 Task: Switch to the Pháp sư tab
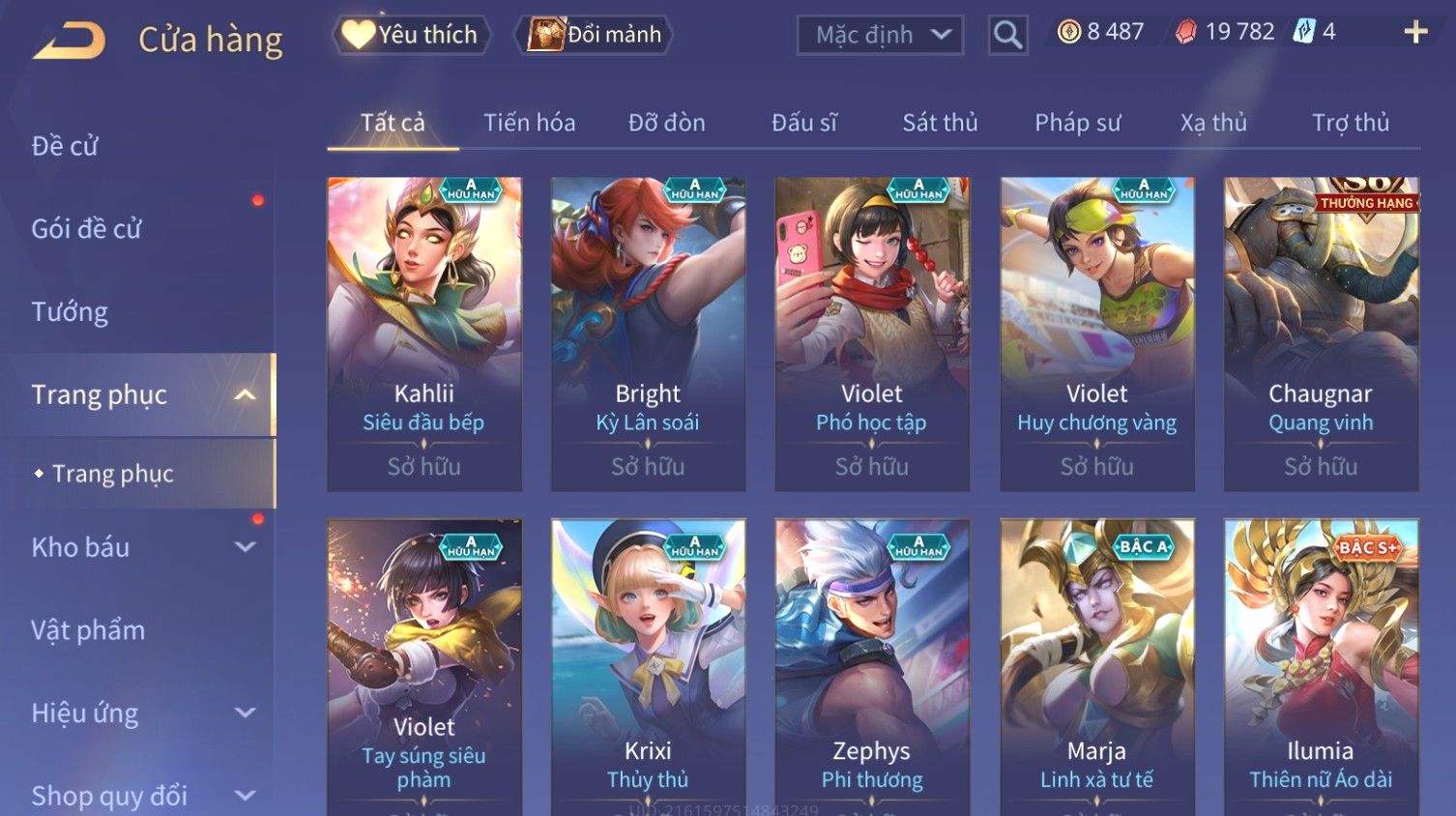pyautogui.click(x=1077, y=123)
